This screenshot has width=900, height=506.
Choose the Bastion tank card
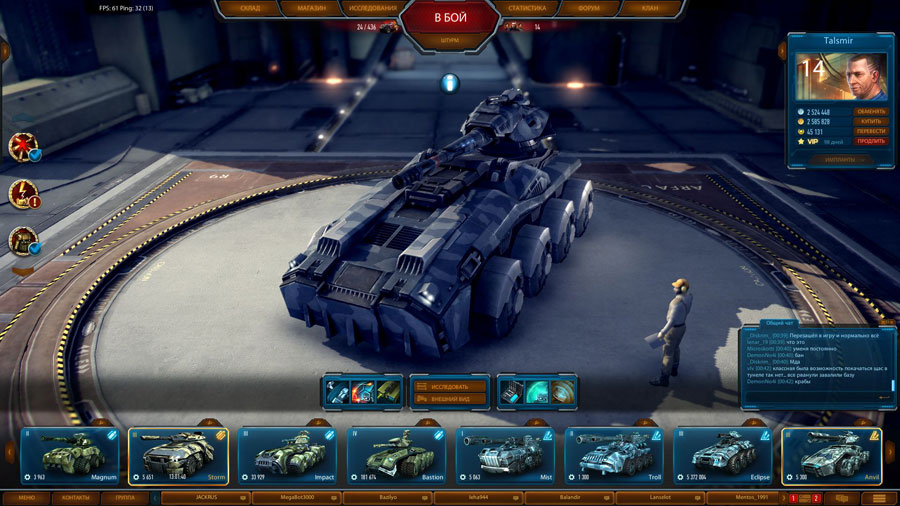point(396,456)
